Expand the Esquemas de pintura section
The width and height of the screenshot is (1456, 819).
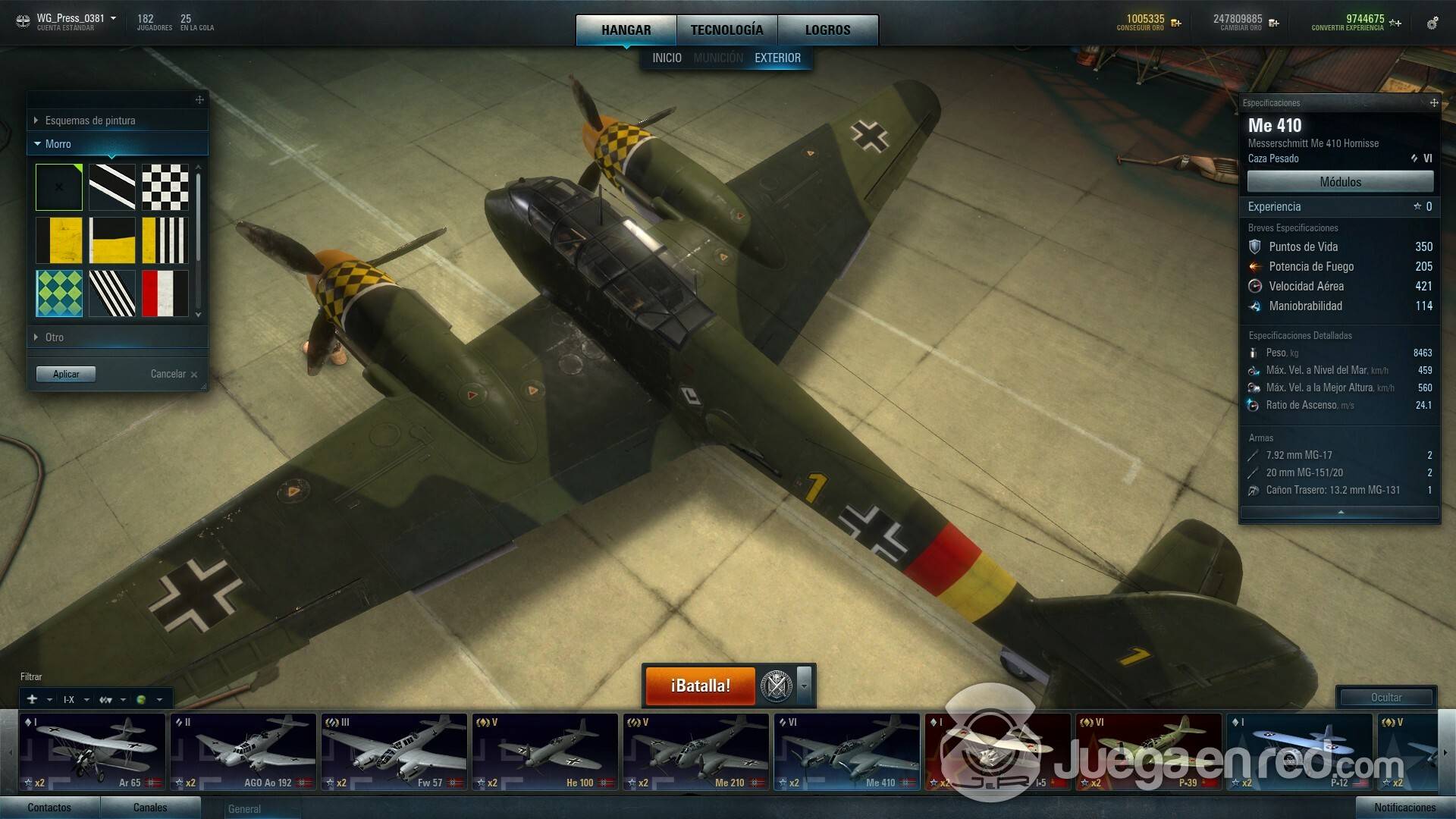coord(90,121)
